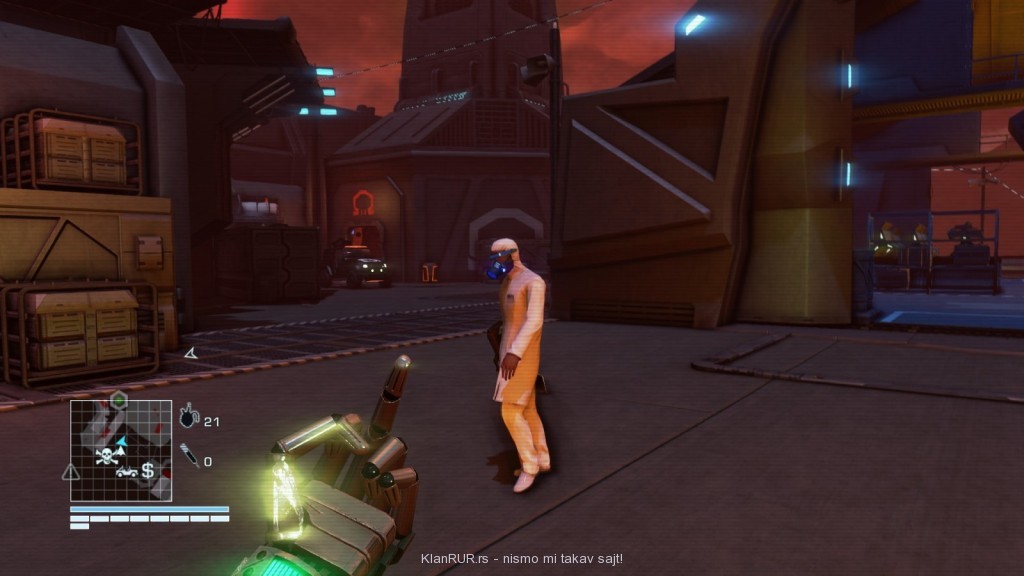Select the skull and crossbones map marker
Screen dimensions: 1024x576
click(x=104, y=457)
